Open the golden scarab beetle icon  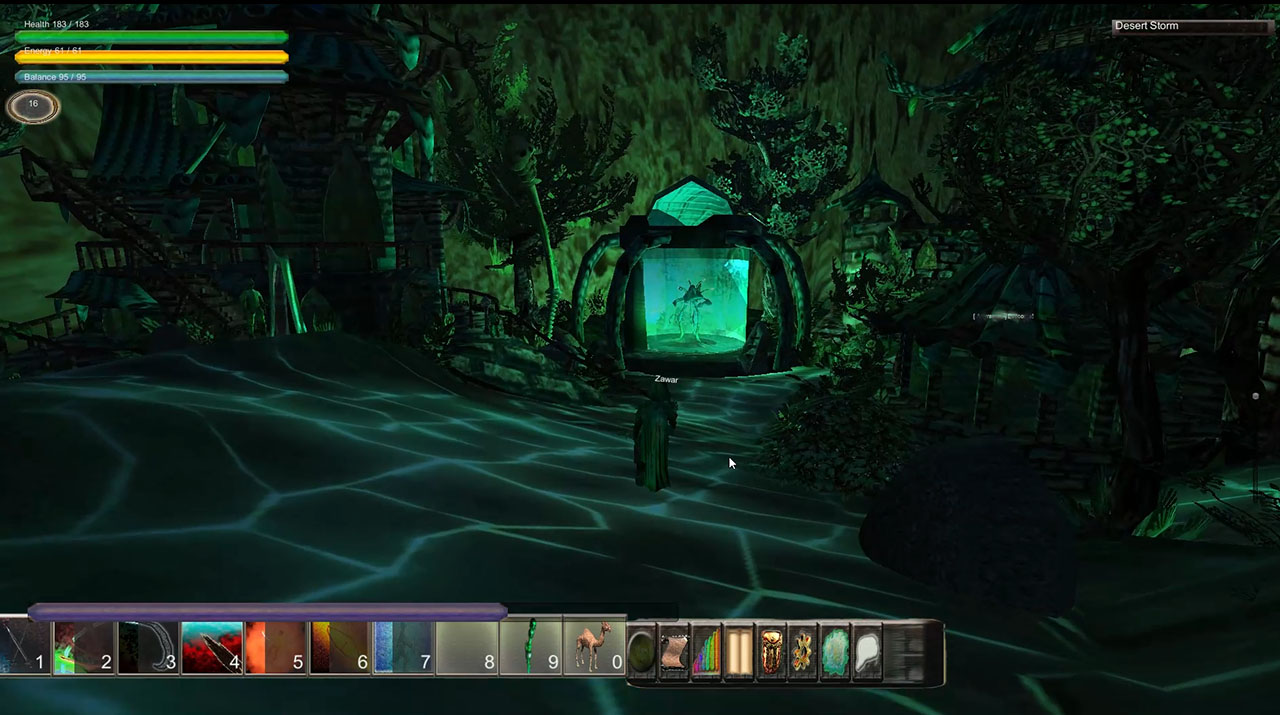click(x=771, y=653)
